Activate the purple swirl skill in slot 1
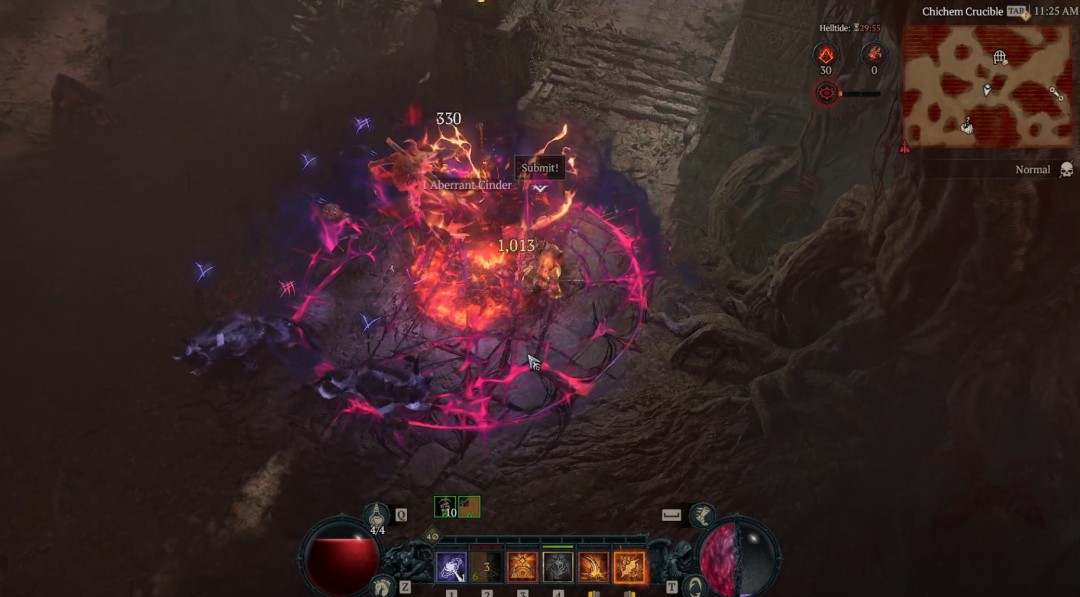 (452, 567)
